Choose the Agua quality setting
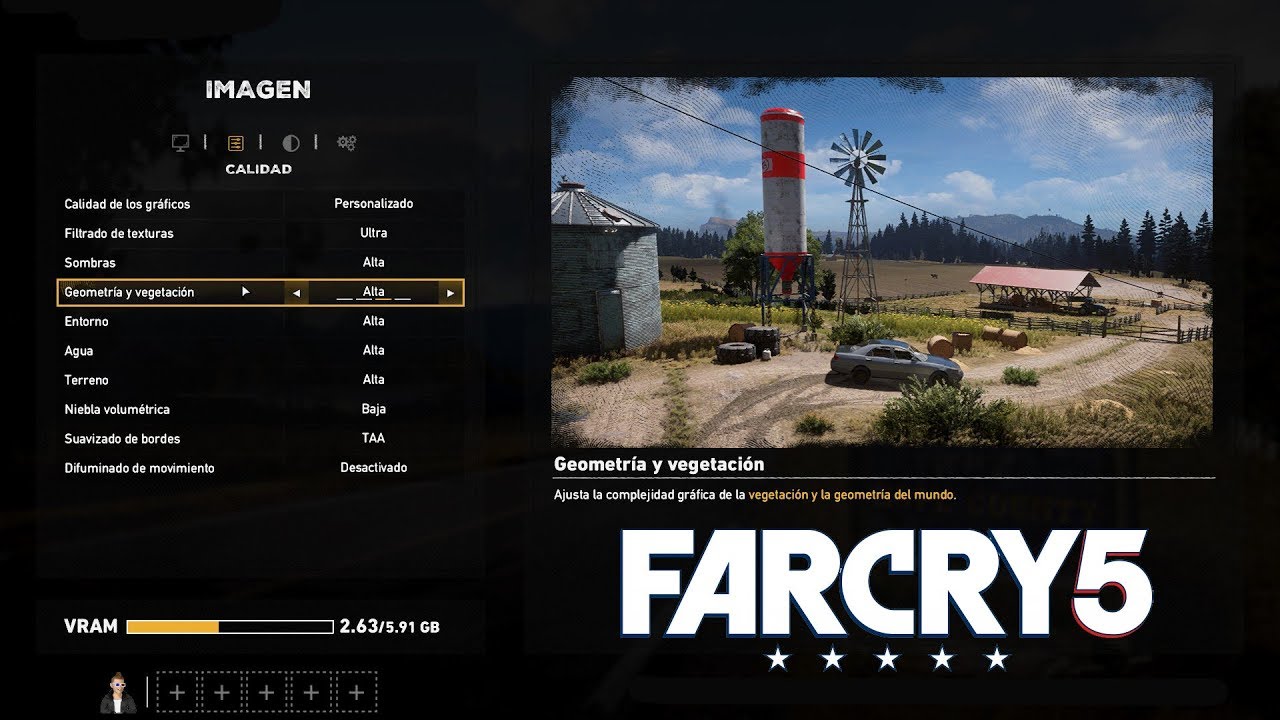This screenshot has height=720, width=1280. click(x=260, y=351)
